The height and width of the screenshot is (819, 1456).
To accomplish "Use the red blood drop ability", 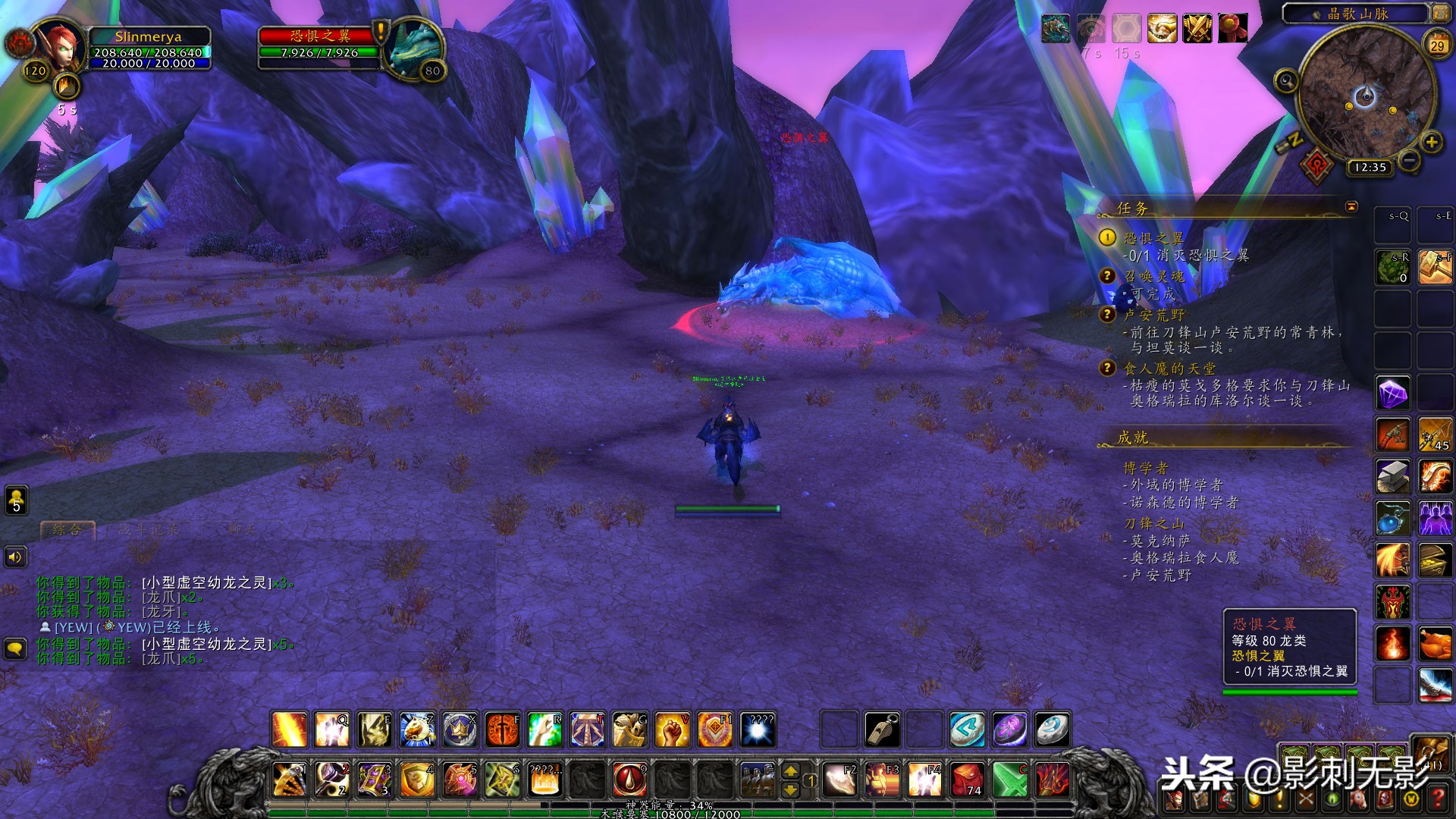I will (629, 780).
